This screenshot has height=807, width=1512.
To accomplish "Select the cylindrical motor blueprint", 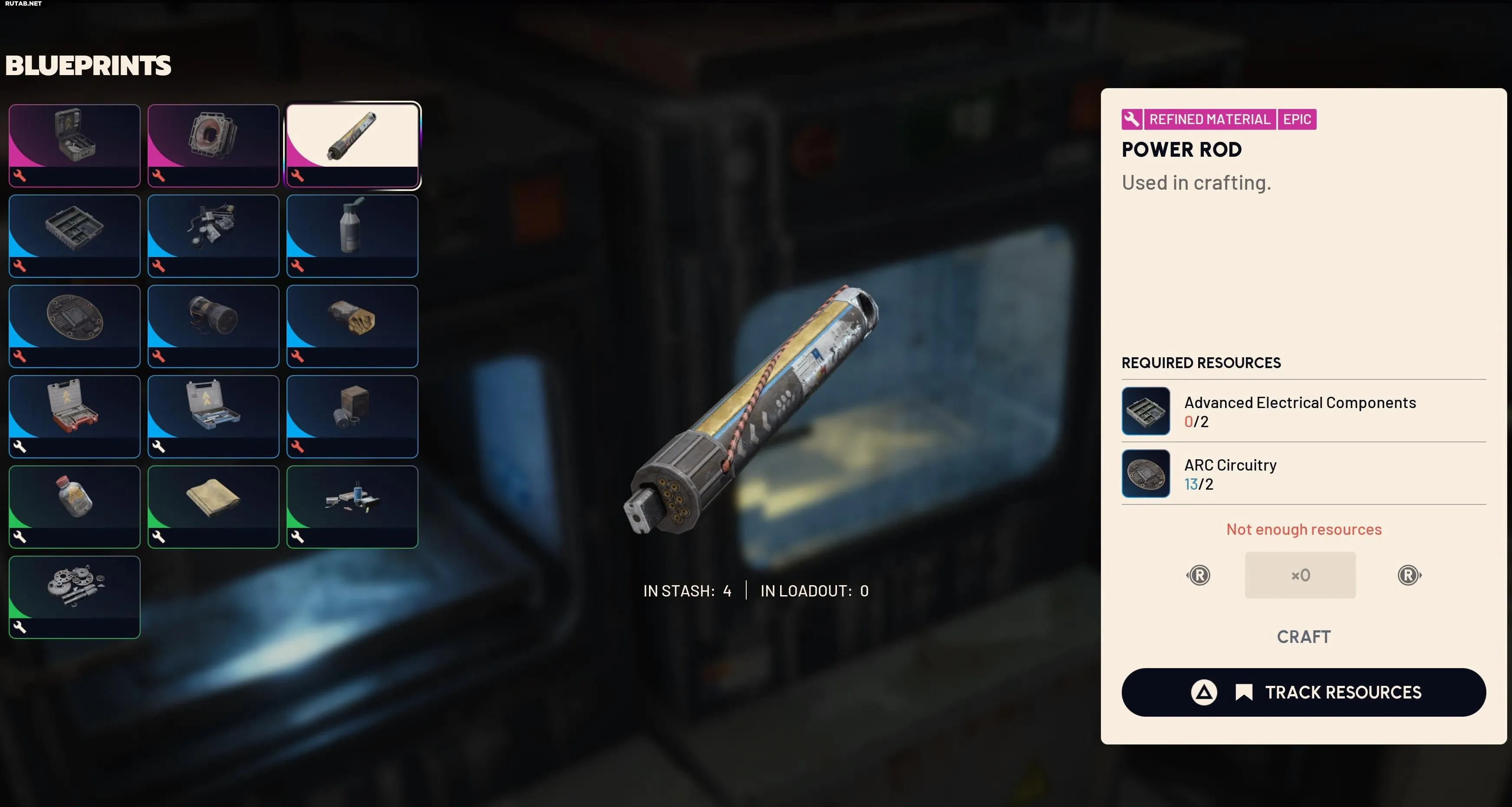I will [213, 326].
